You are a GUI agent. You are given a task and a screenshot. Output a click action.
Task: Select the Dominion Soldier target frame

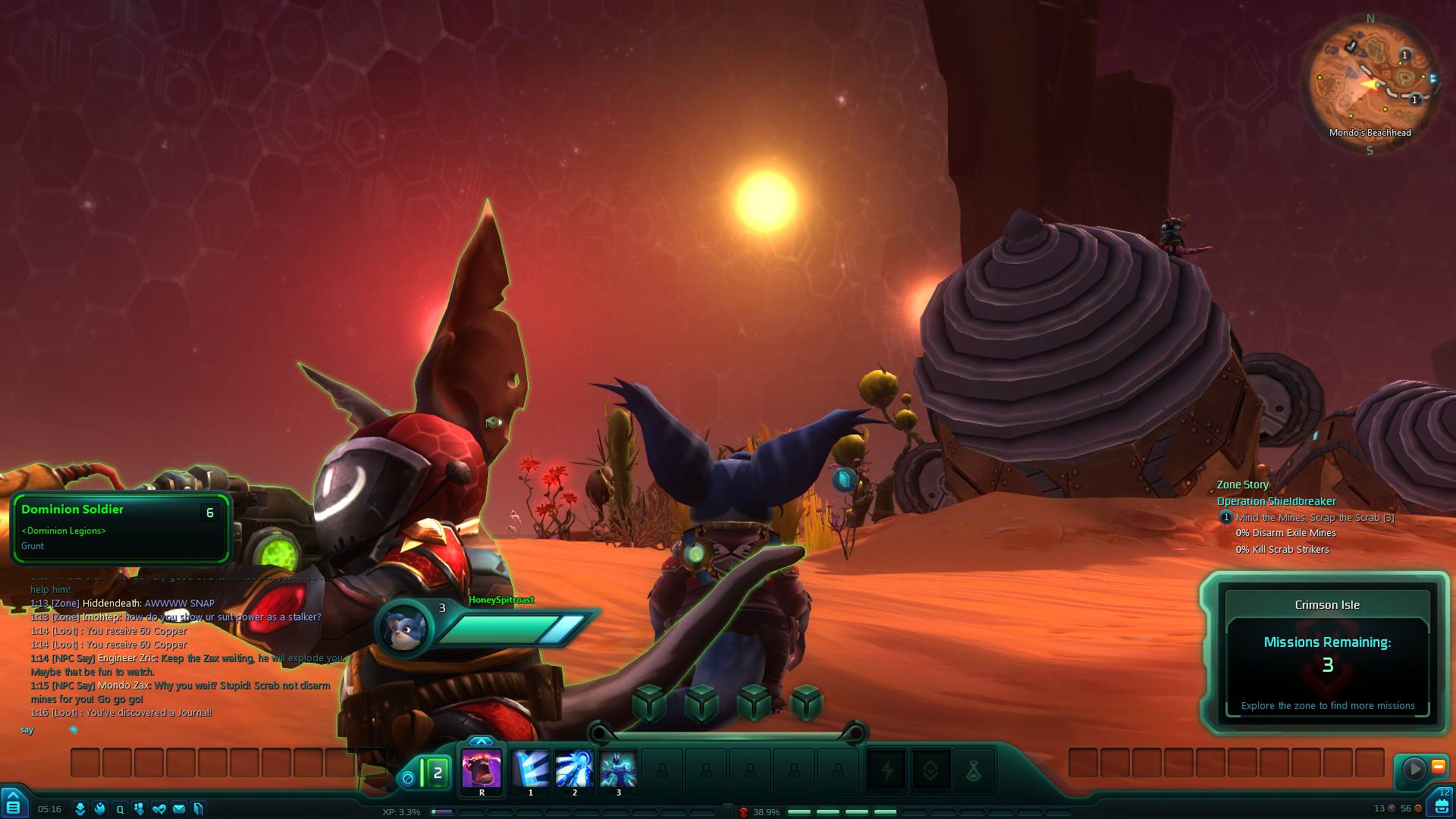pos(120,528)
